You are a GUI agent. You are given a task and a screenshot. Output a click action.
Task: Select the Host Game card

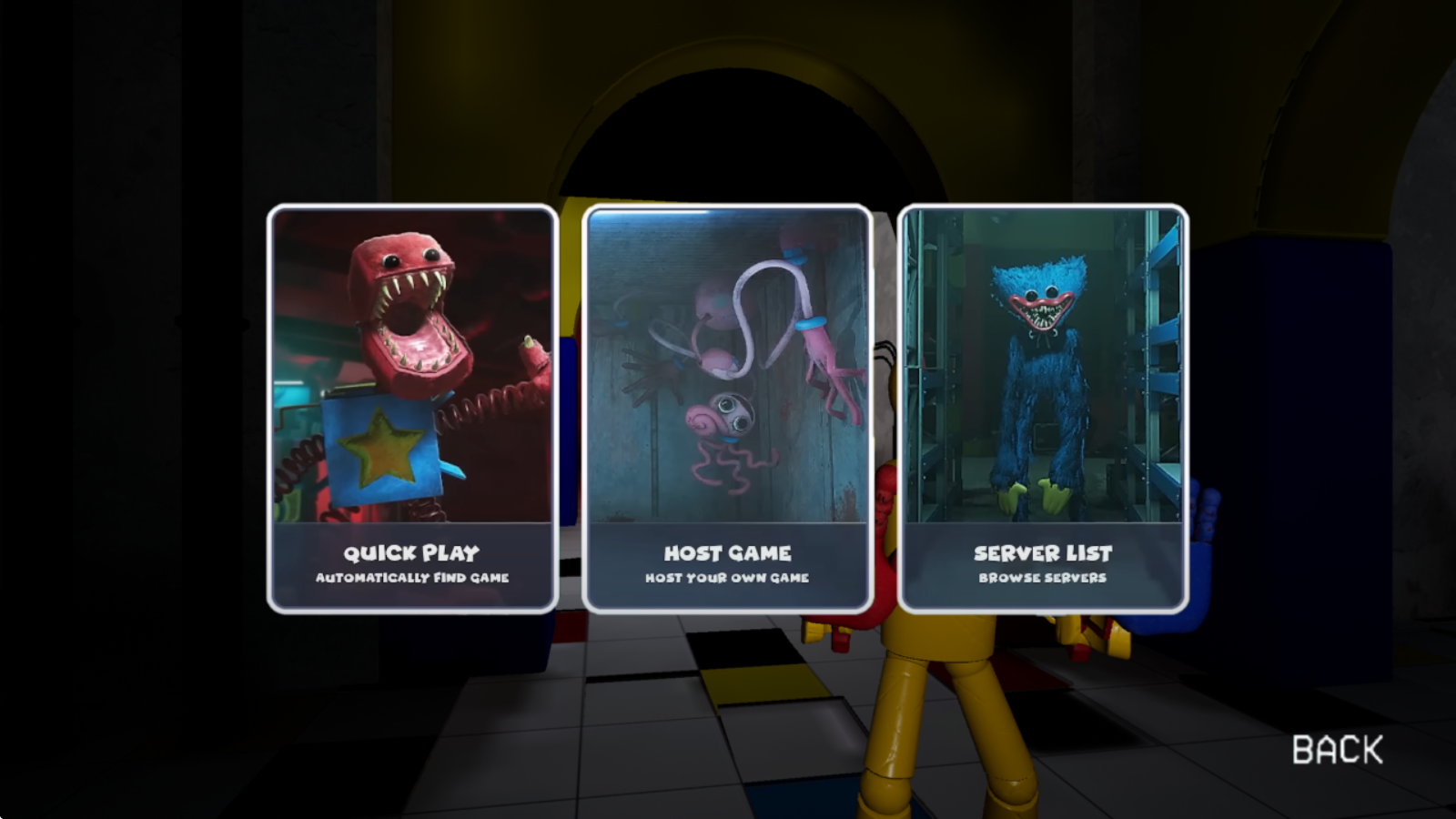(727, 409)
